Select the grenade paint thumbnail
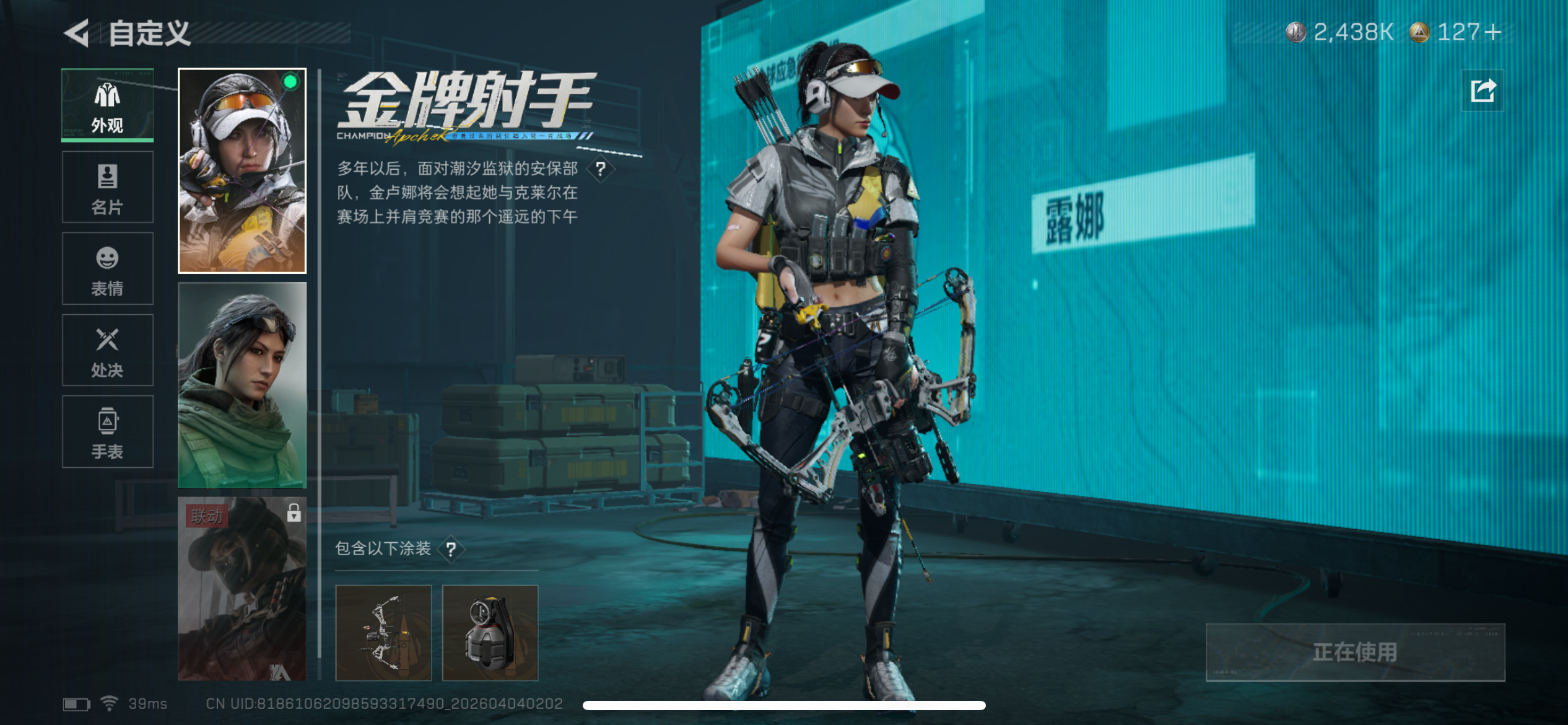1568x725 pixels. coord(492,632)
